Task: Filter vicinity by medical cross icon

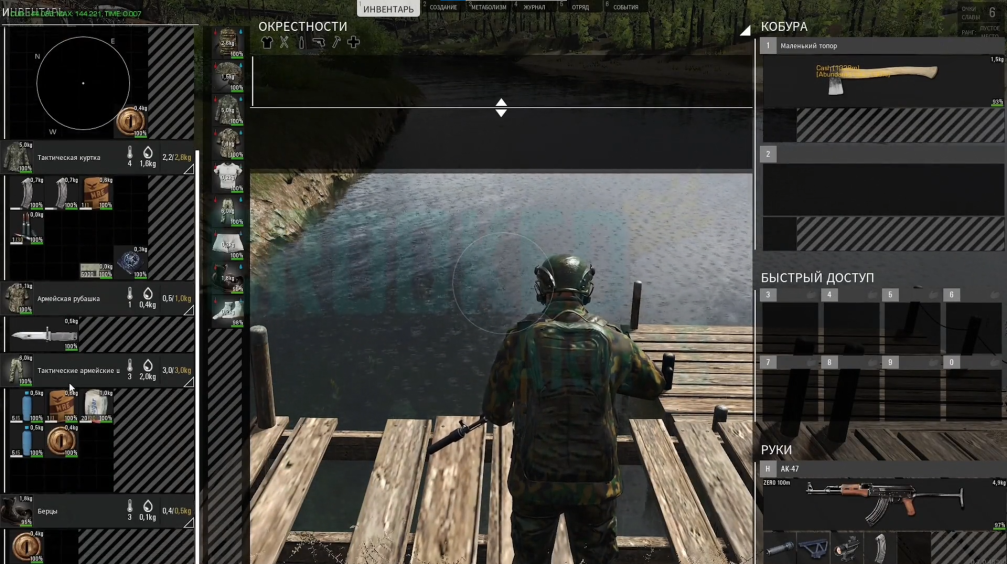Action: click(x=353, y=43)
